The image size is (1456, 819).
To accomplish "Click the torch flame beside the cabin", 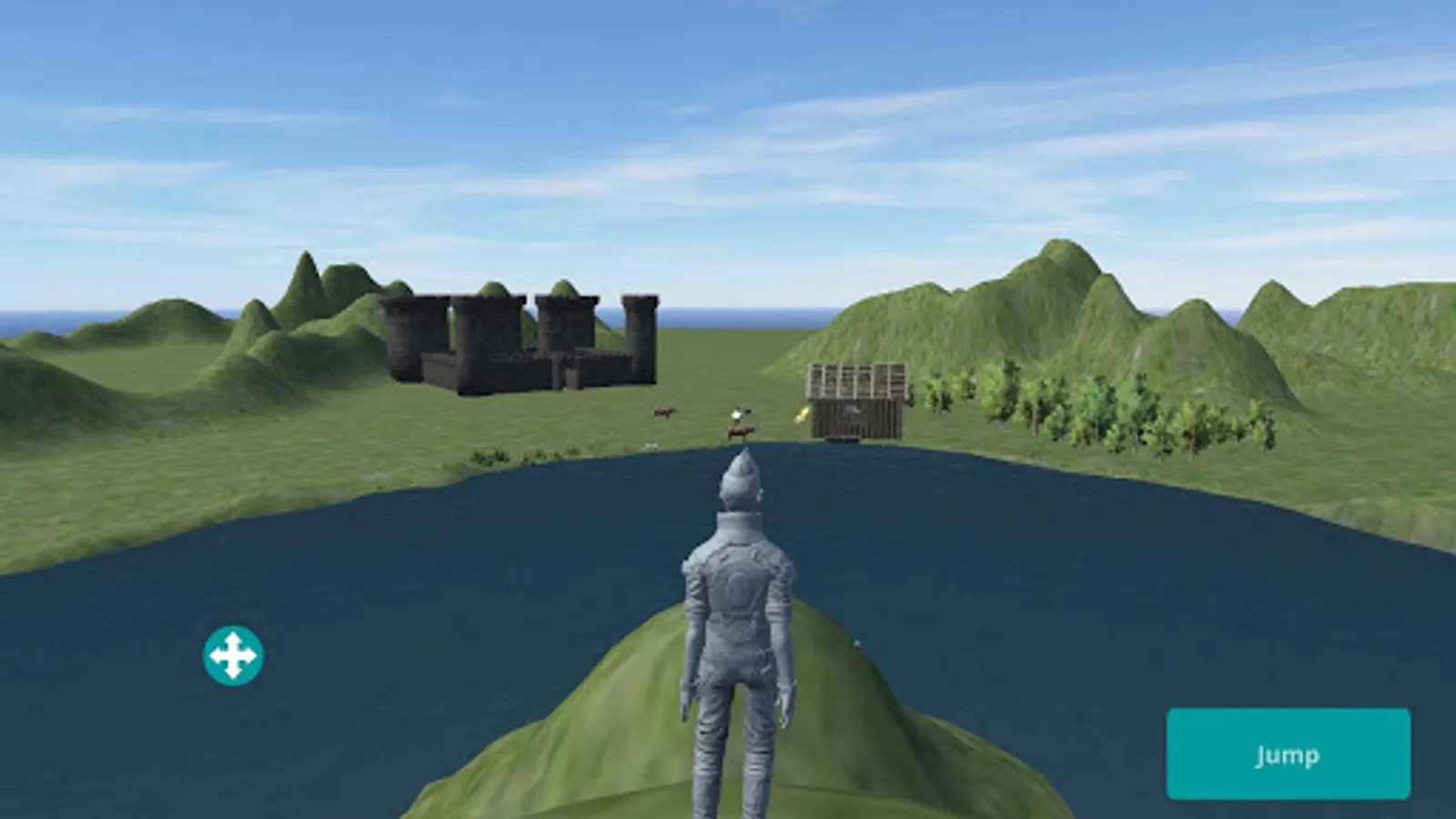I will (x=801, y=415).
